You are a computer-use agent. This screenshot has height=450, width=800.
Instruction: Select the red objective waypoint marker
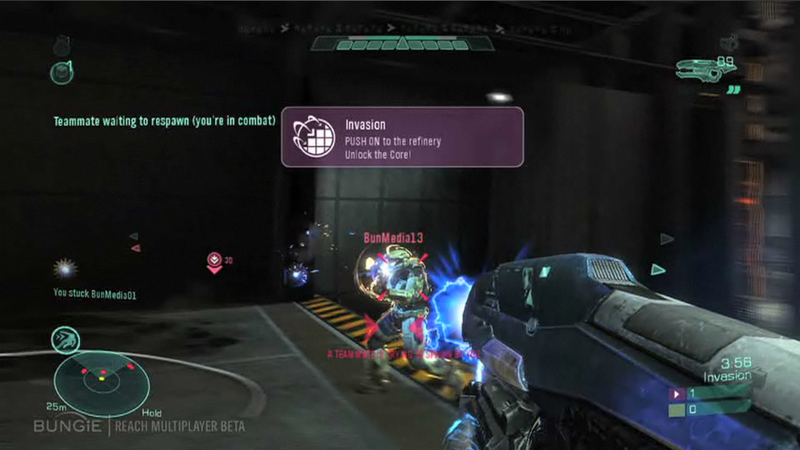pos(214,262)
